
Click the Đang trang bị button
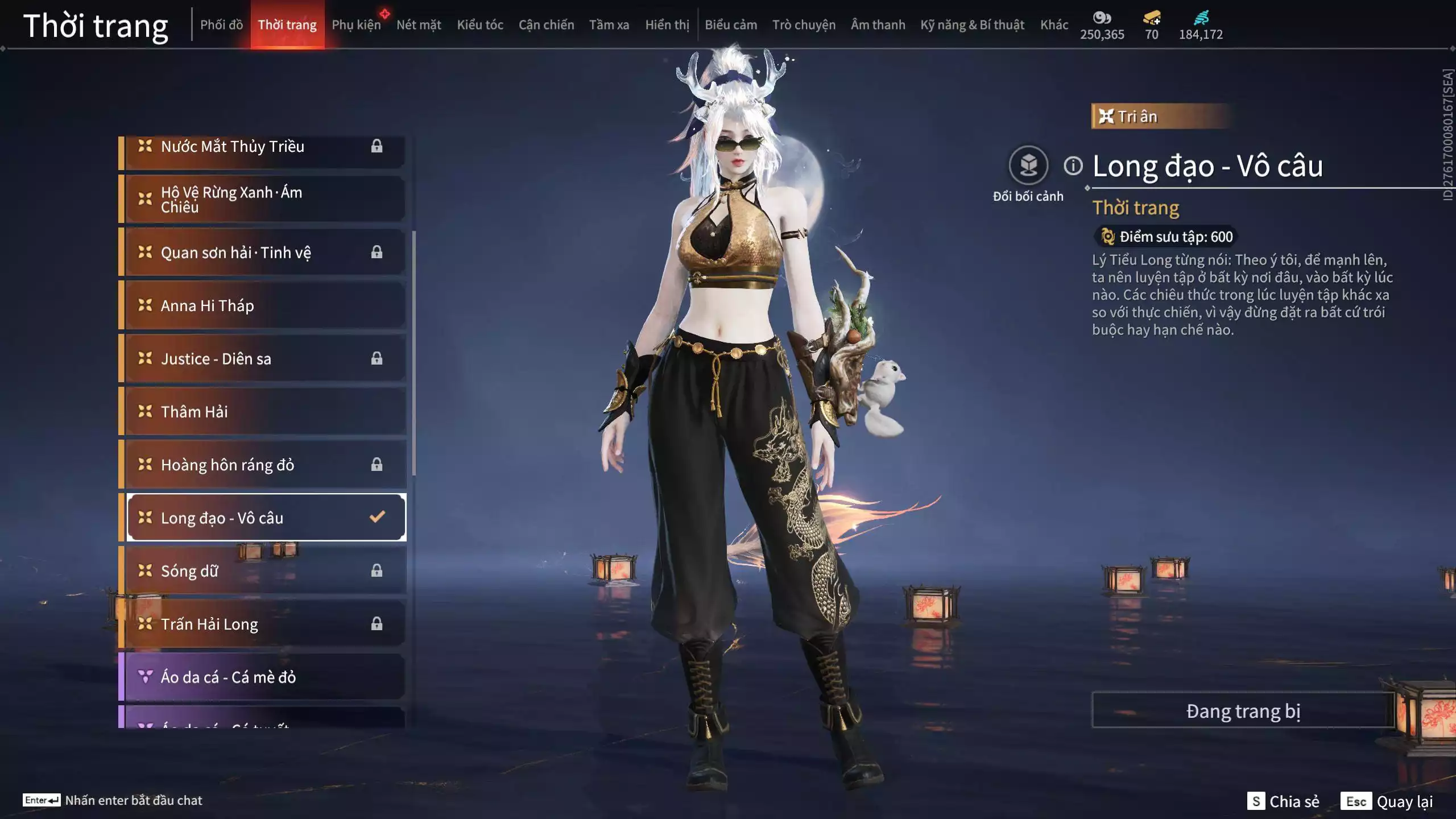pyautogui.click(x=1243, y=711)
